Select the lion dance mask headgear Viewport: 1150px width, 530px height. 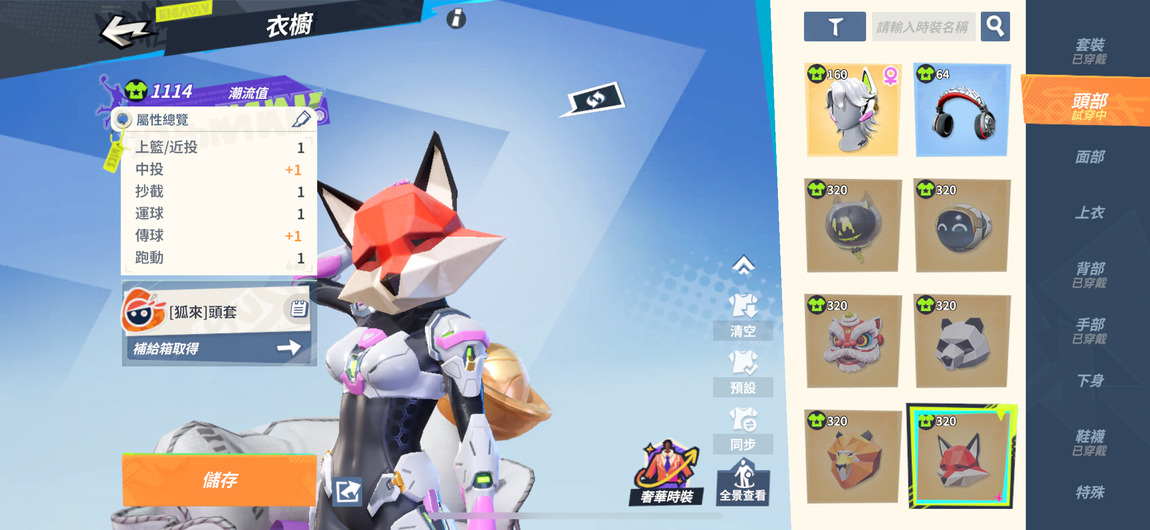[x=853, y=341]
